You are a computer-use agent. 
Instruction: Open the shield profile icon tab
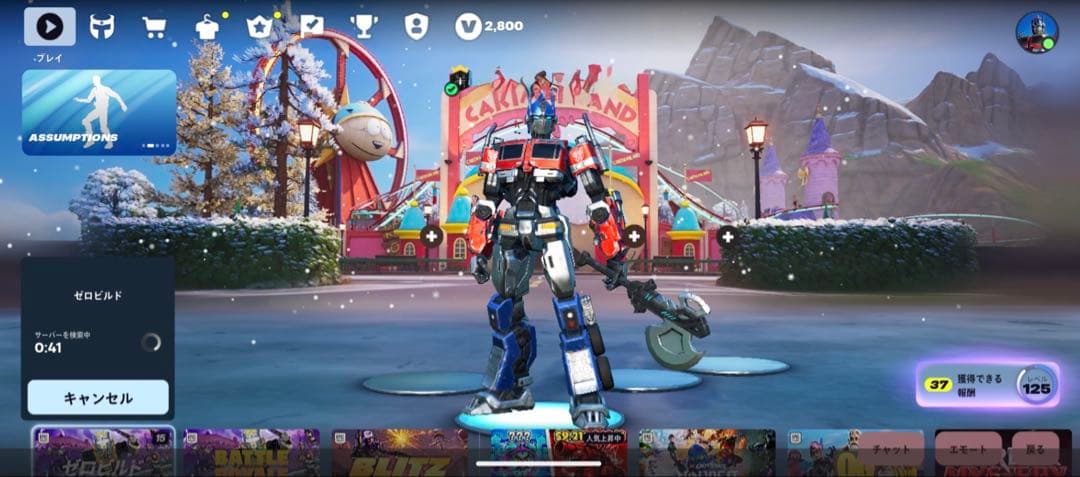coord(416,26)
